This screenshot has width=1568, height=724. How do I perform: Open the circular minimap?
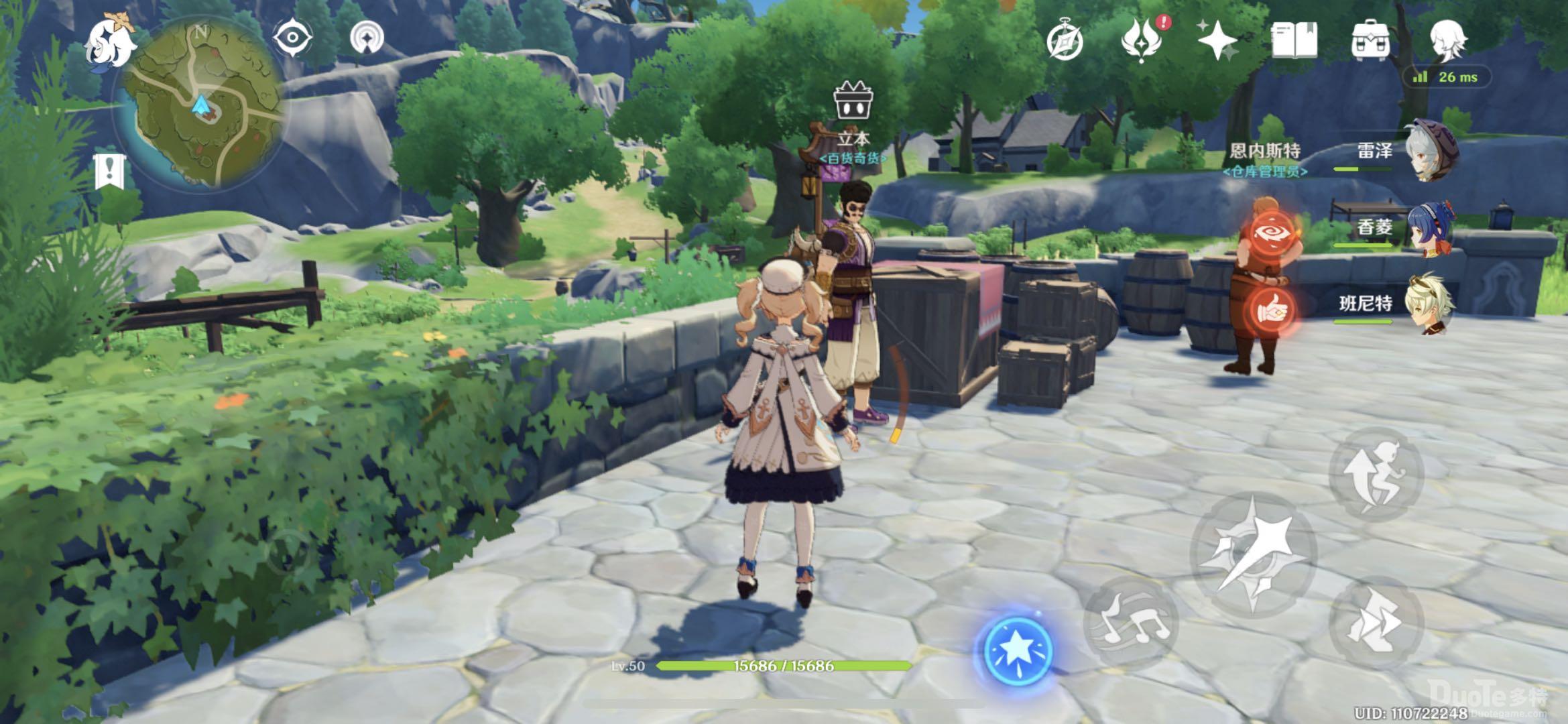click(x=200, y=104)
